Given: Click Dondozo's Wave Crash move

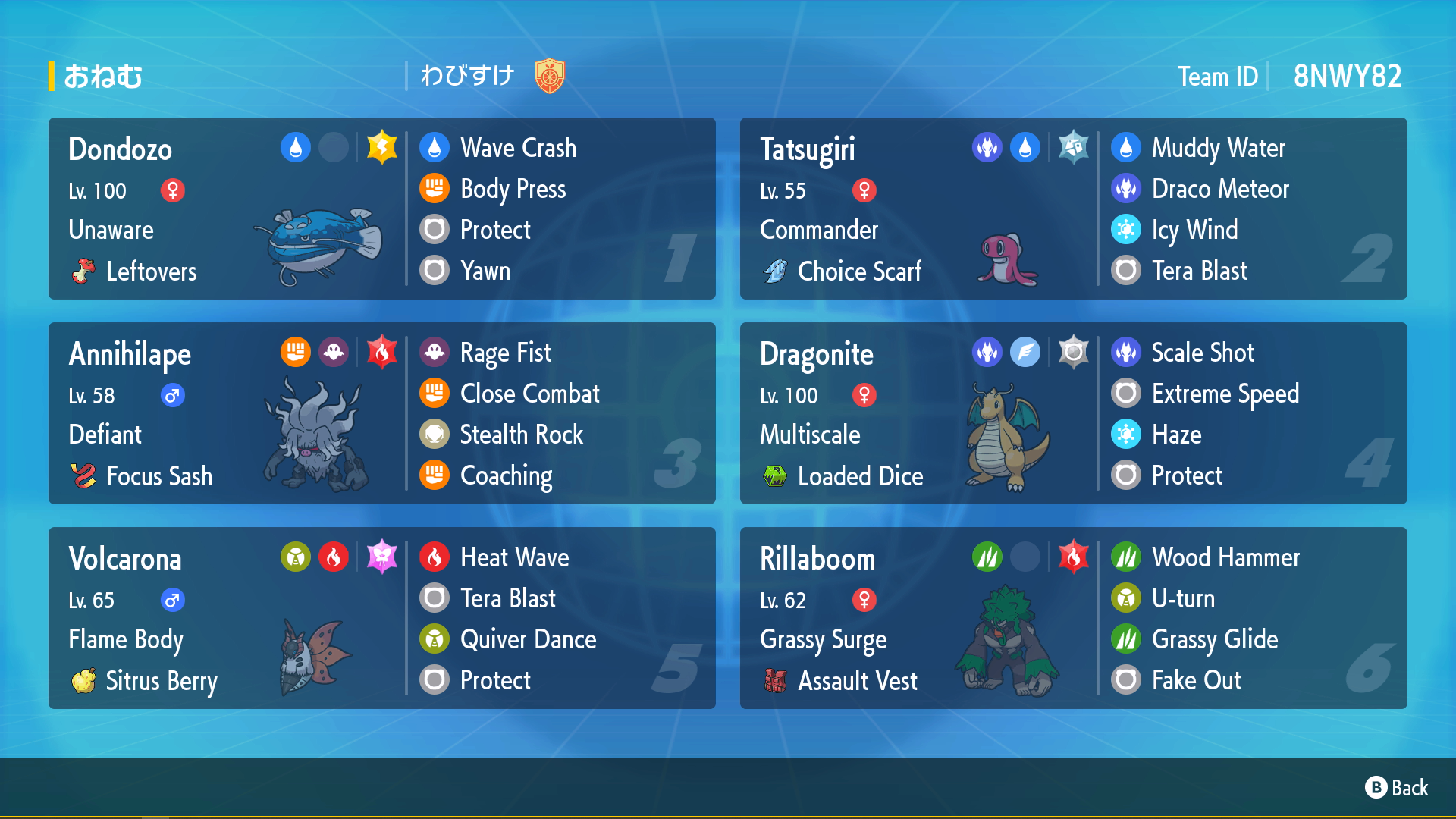Looking at the screenshot, I should pos(518,148).
